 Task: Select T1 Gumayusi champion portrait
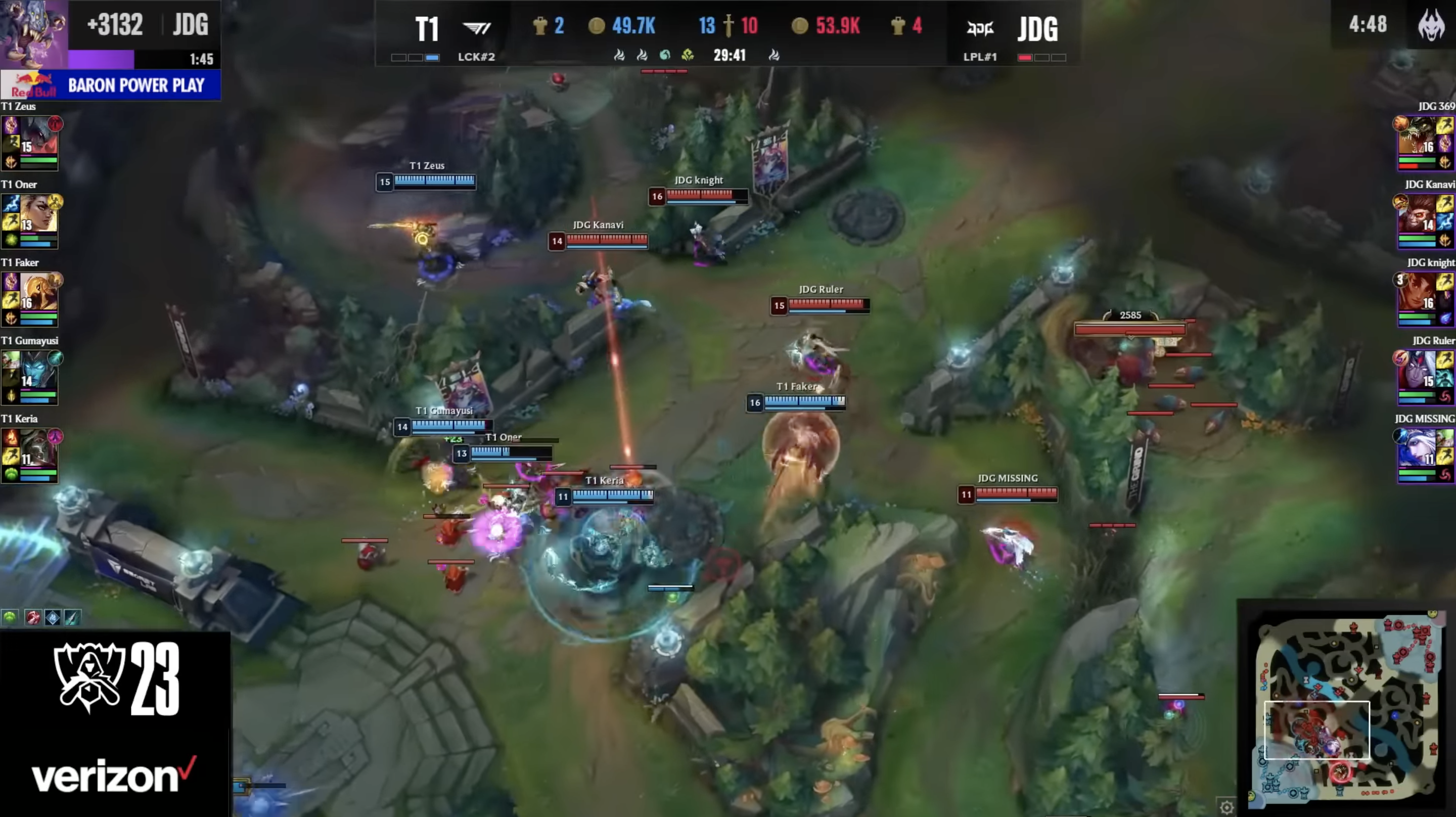click(38, 371)
